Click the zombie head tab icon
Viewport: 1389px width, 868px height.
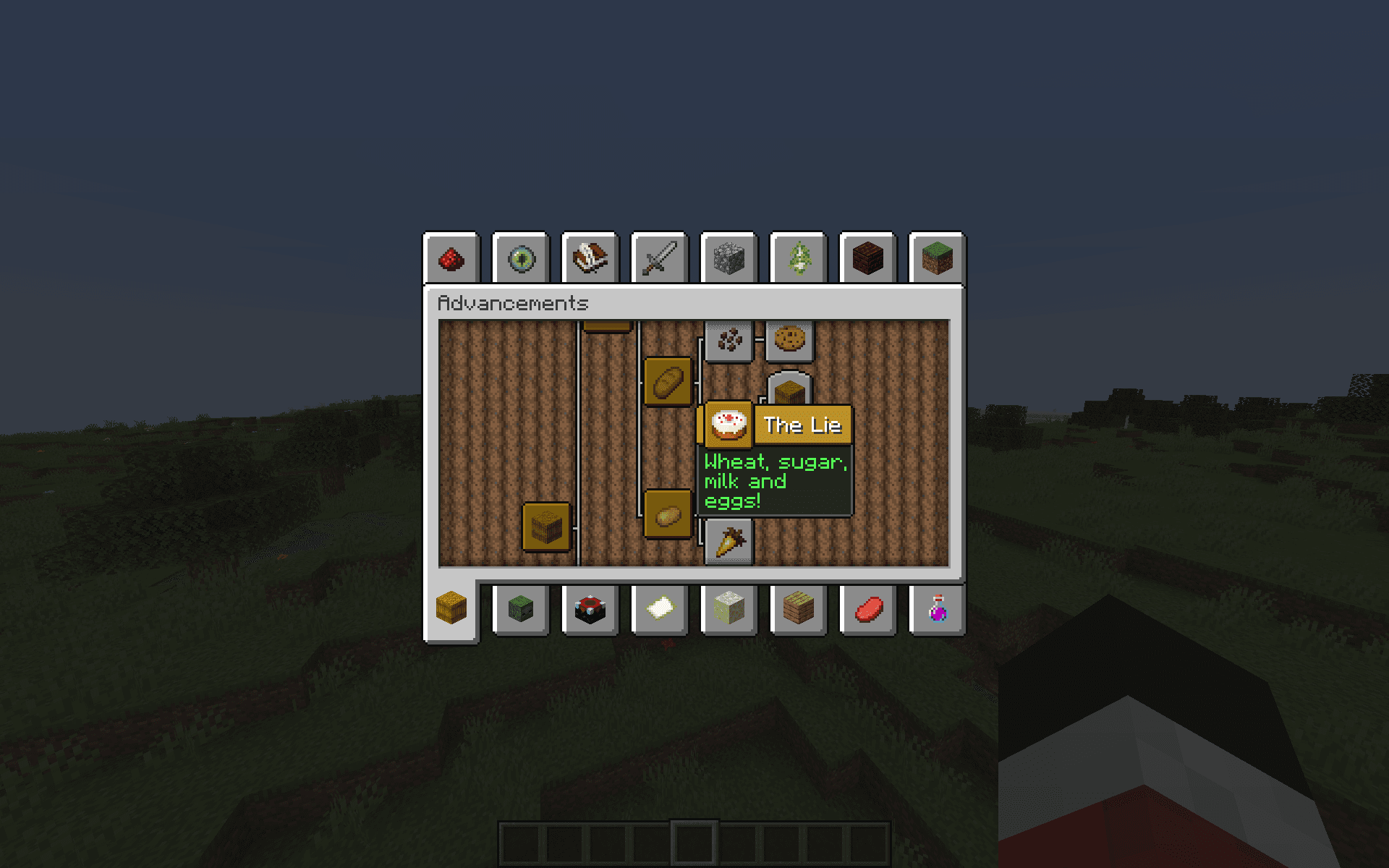(x=520, y=610)
